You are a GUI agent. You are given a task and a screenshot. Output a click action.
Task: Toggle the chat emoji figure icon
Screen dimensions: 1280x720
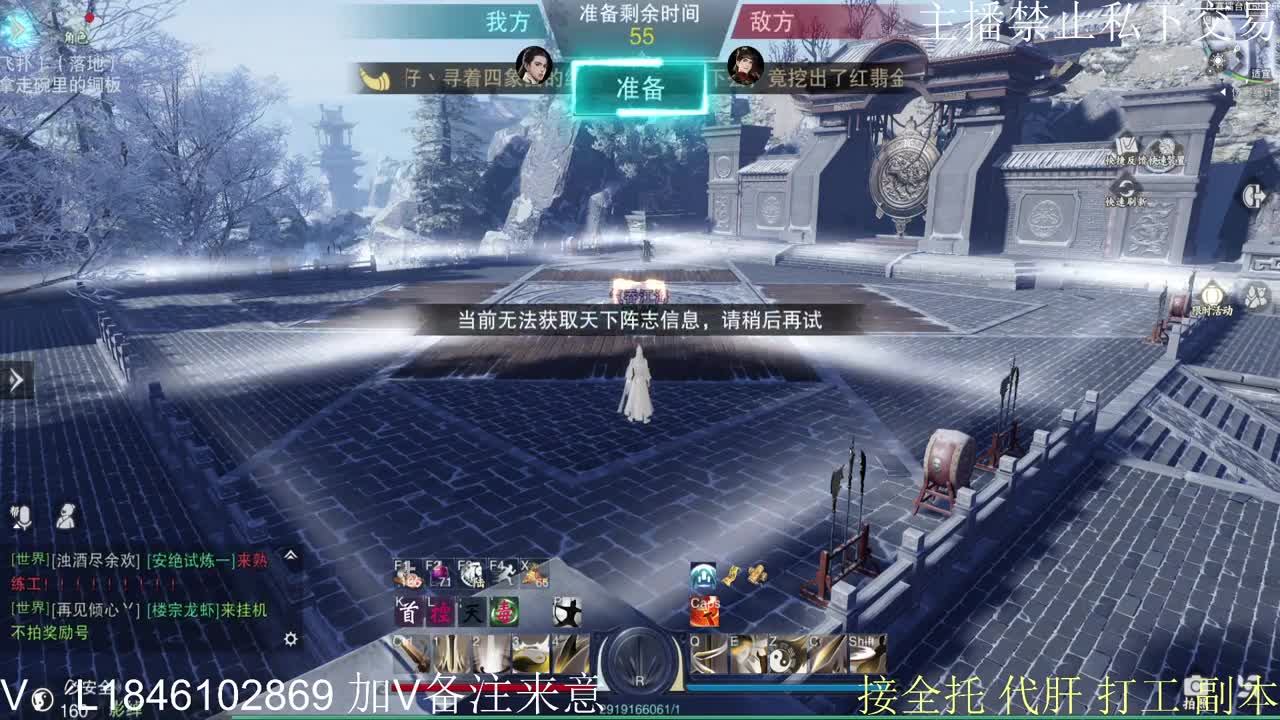(66, 516)
